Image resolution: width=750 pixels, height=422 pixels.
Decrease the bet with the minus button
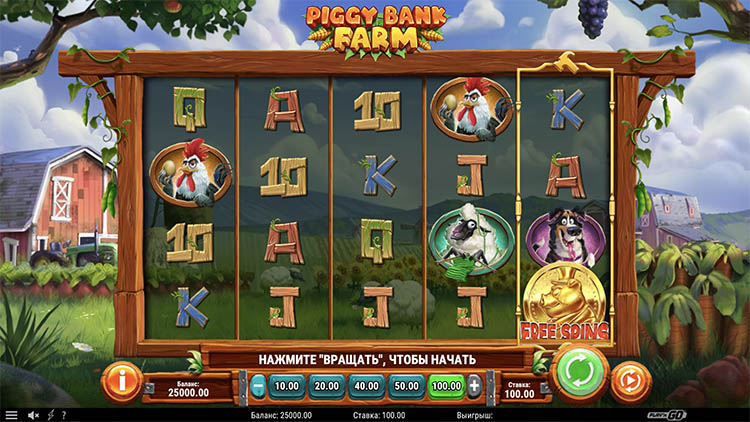pyautogui.click(x=259, y=385)
